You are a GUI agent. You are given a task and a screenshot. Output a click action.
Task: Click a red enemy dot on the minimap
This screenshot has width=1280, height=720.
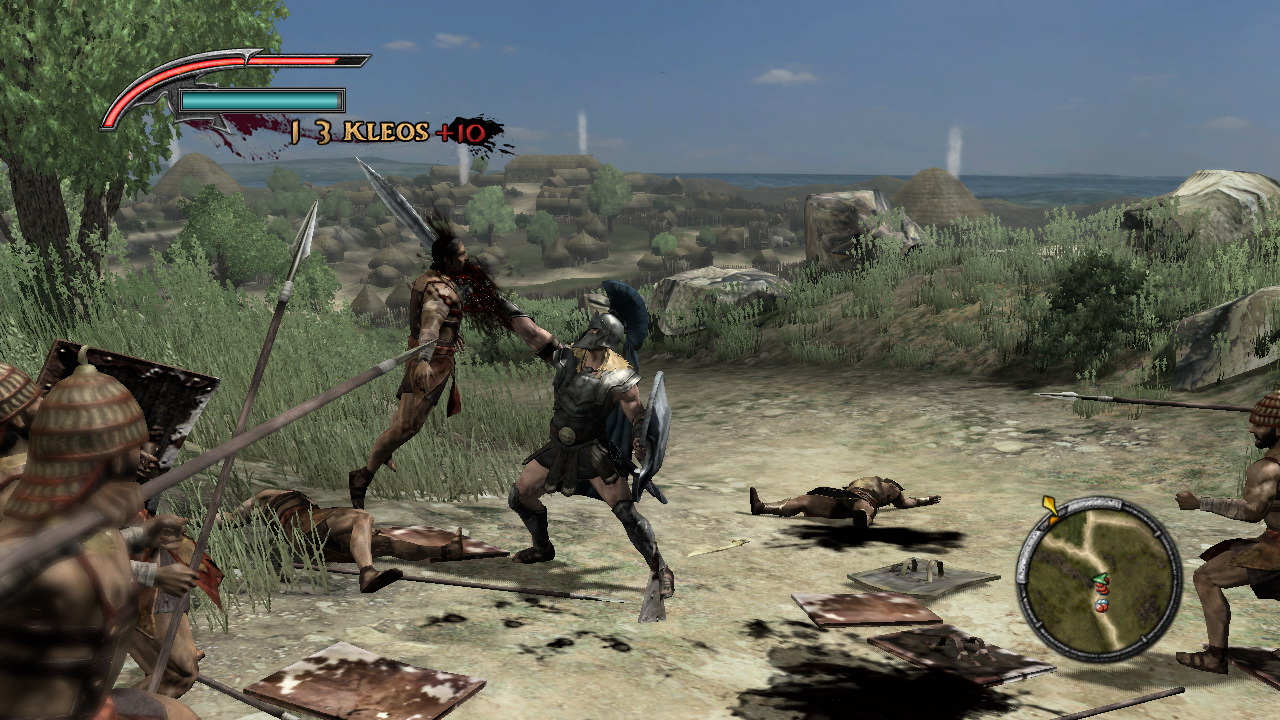(x=1103, y=590)
